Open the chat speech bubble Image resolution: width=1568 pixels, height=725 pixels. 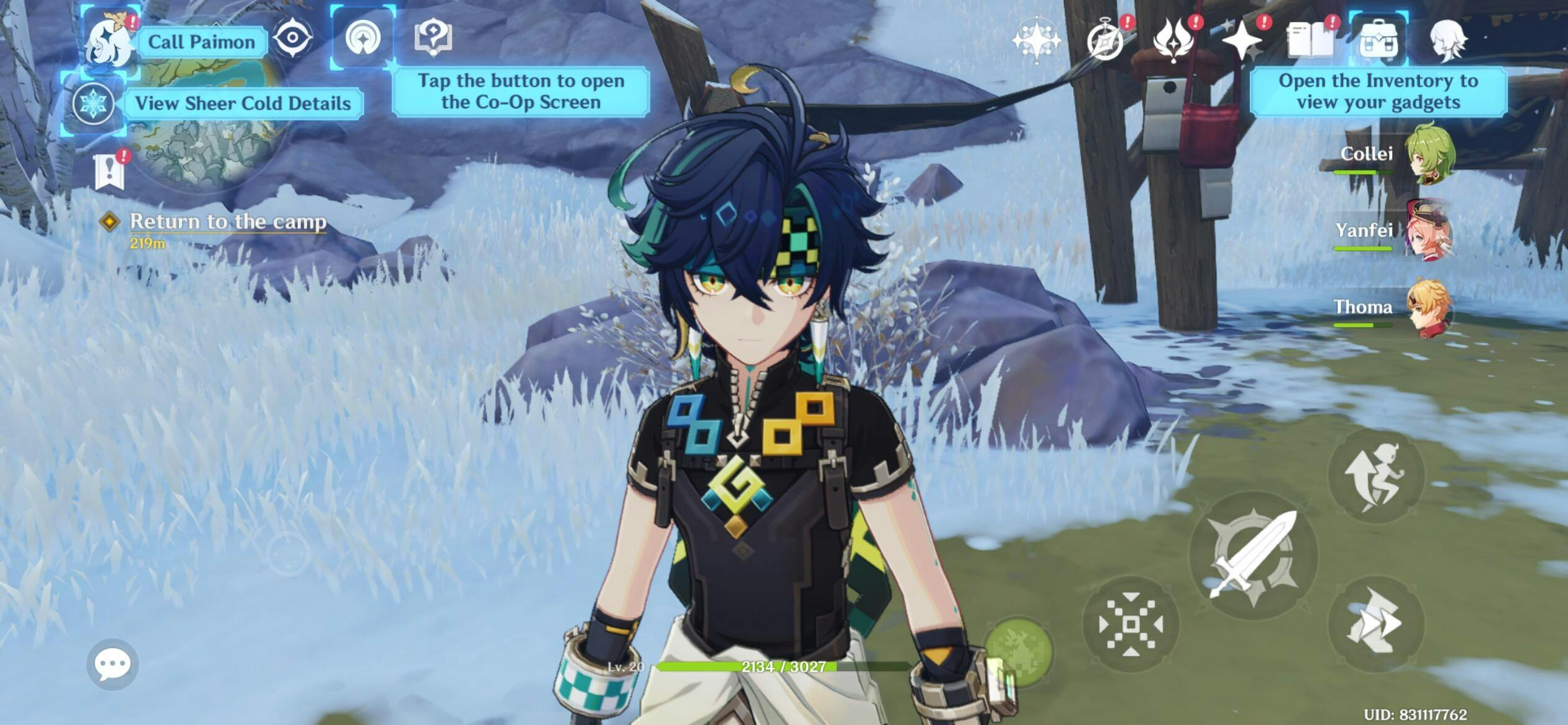tap(112, 664)
